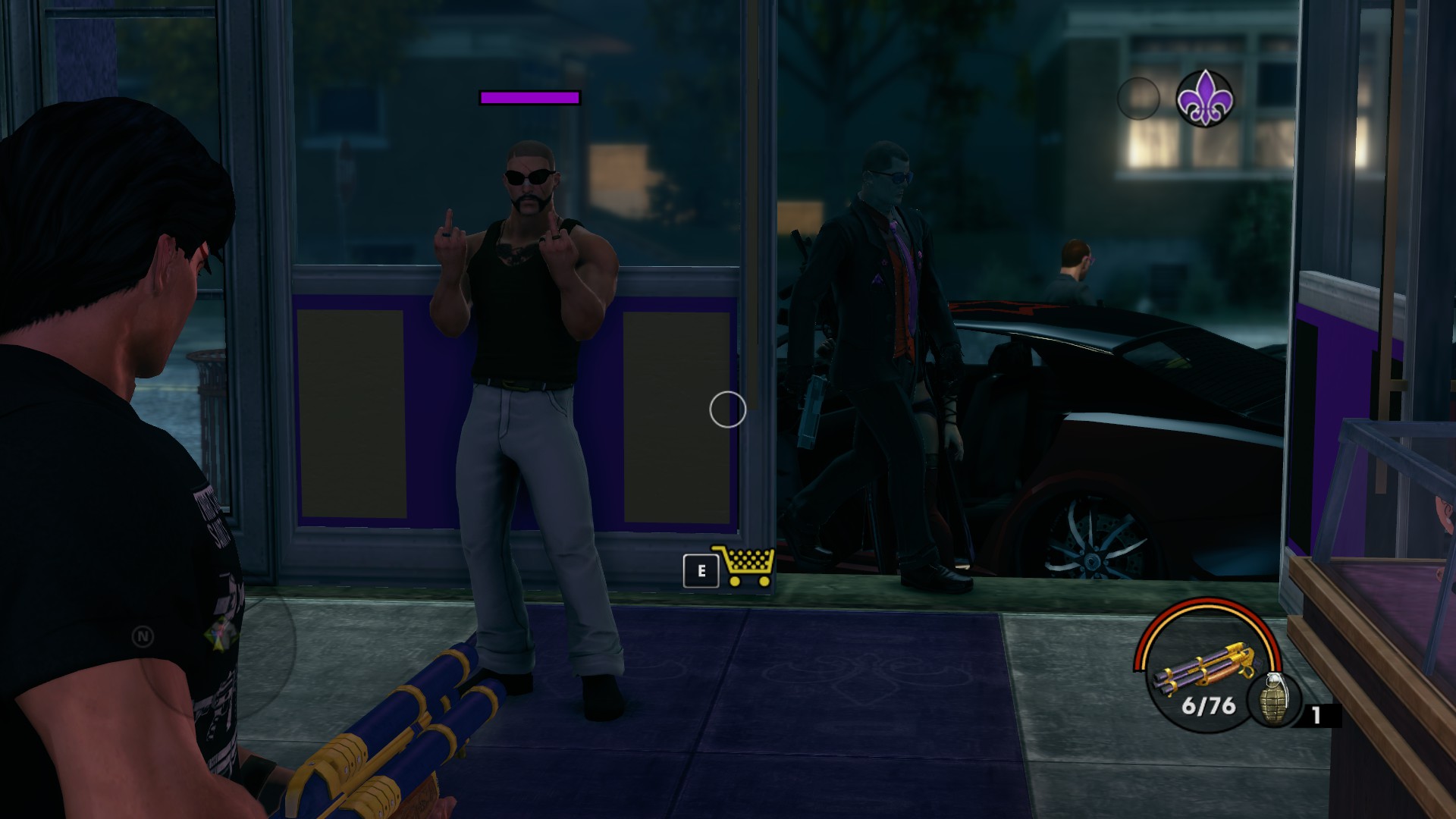The width and height of the screenshot is (1456, 819).
Task: Select the yellow shopping cart icon
Action: click(744, 566)
